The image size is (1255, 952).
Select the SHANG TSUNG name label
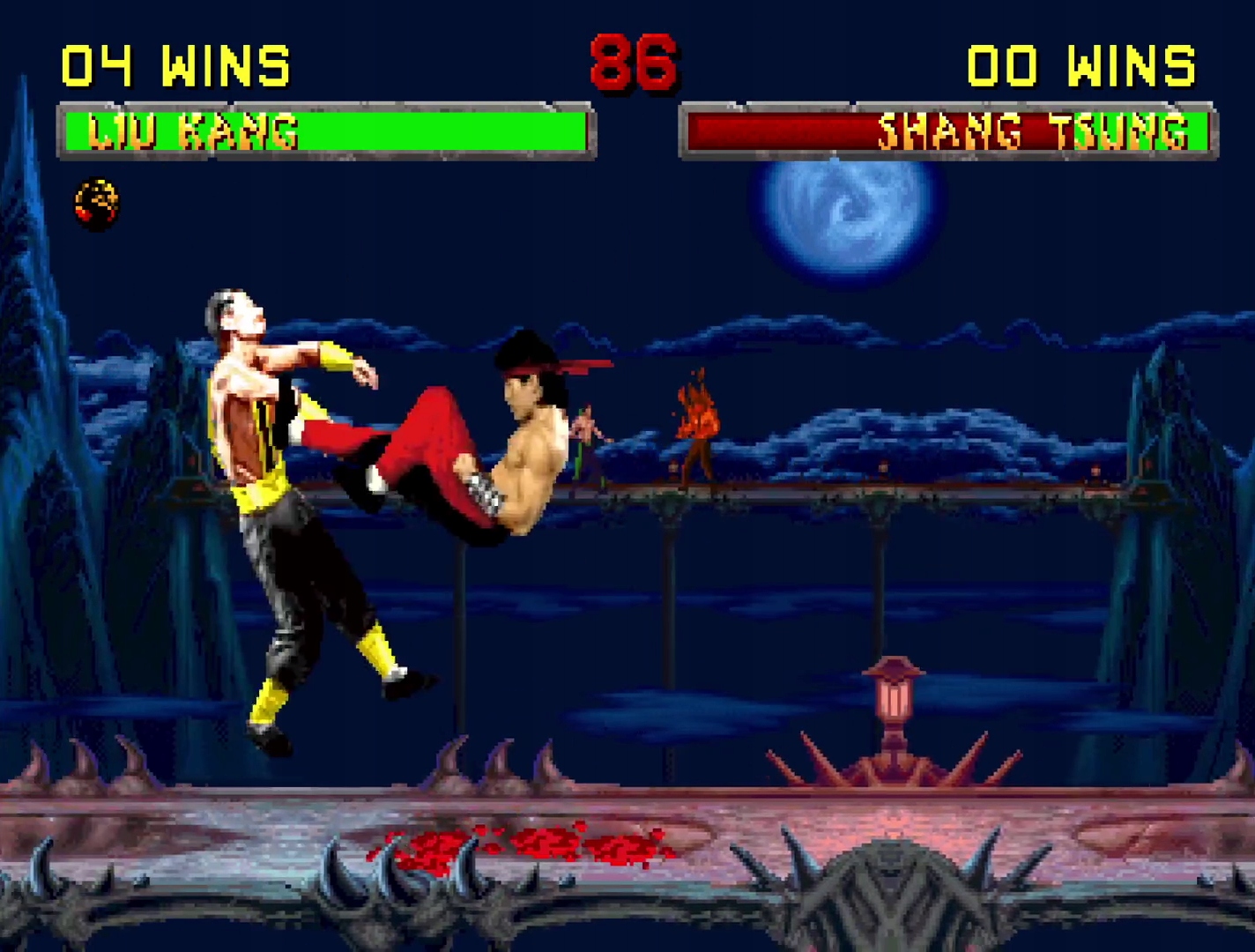click(1031, 132)
